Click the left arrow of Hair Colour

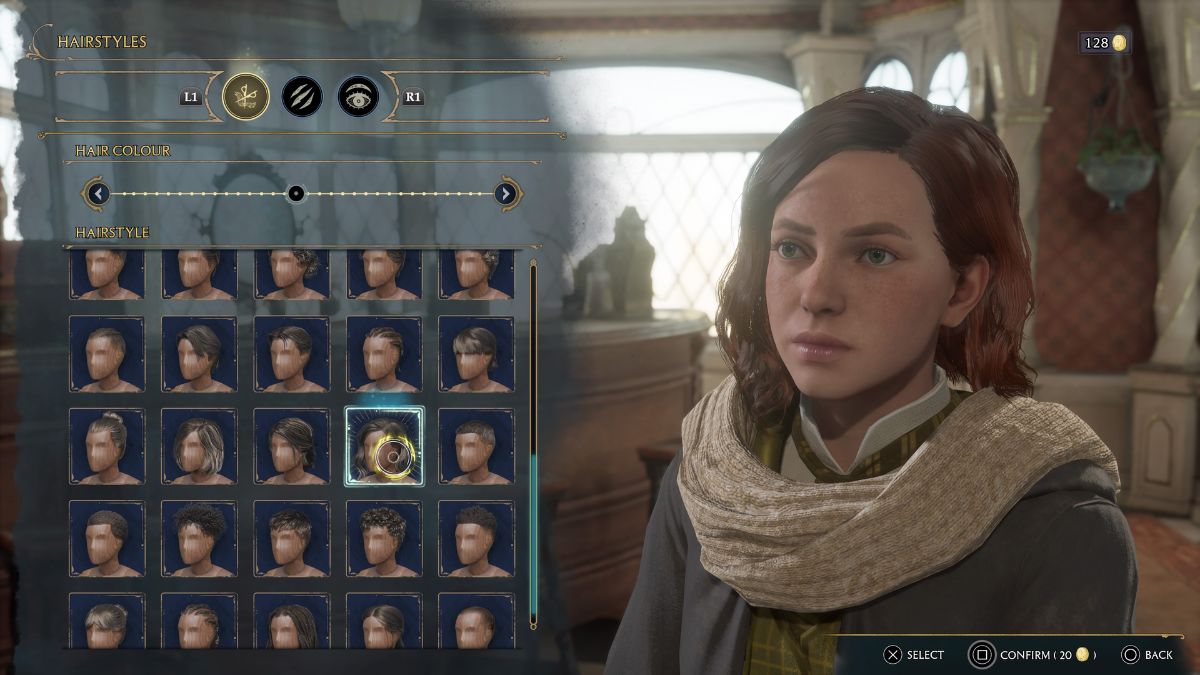pos(97,193)
